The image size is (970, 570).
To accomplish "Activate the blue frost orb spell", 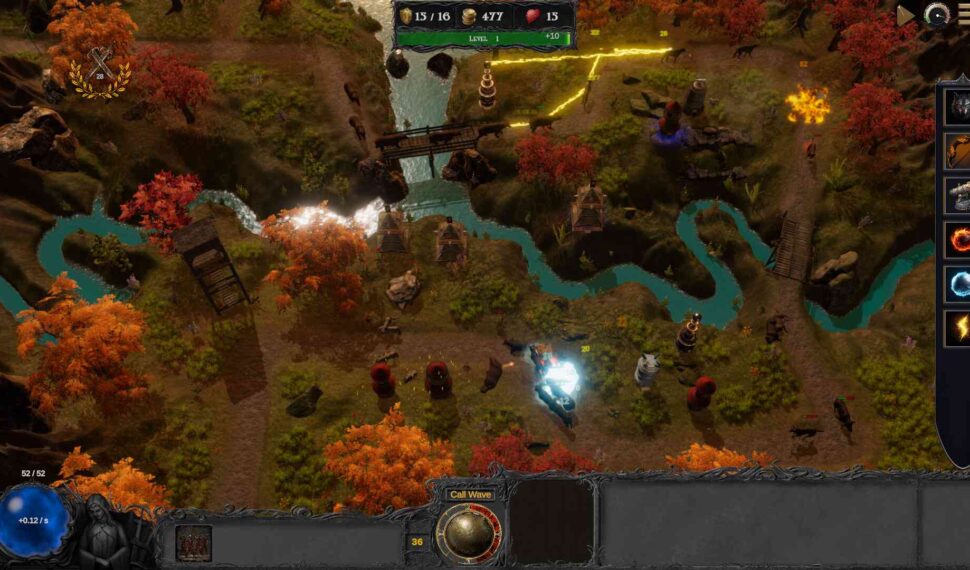I will (958, 284).
